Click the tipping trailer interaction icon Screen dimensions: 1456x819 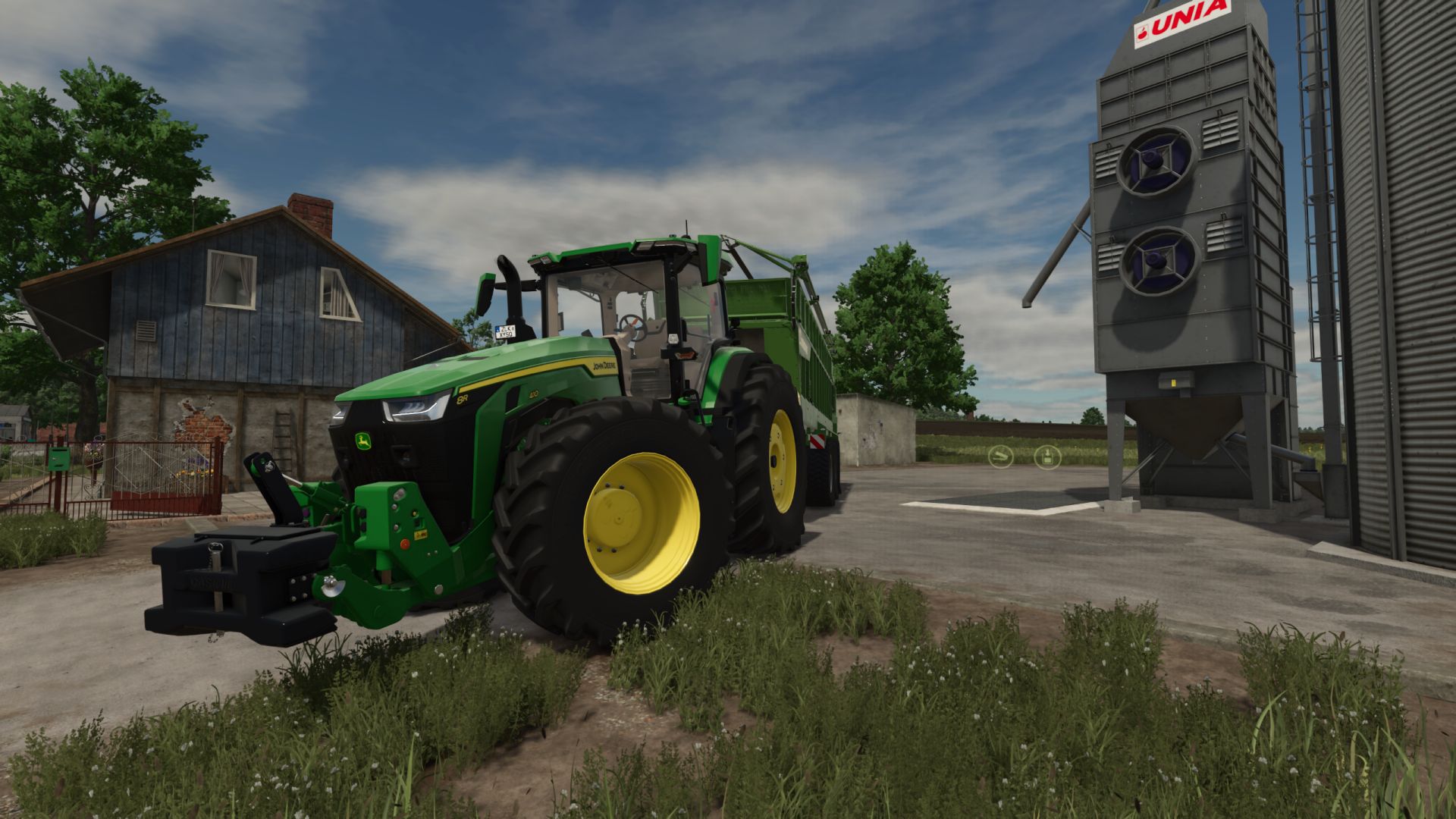(x=1001, y=457)
